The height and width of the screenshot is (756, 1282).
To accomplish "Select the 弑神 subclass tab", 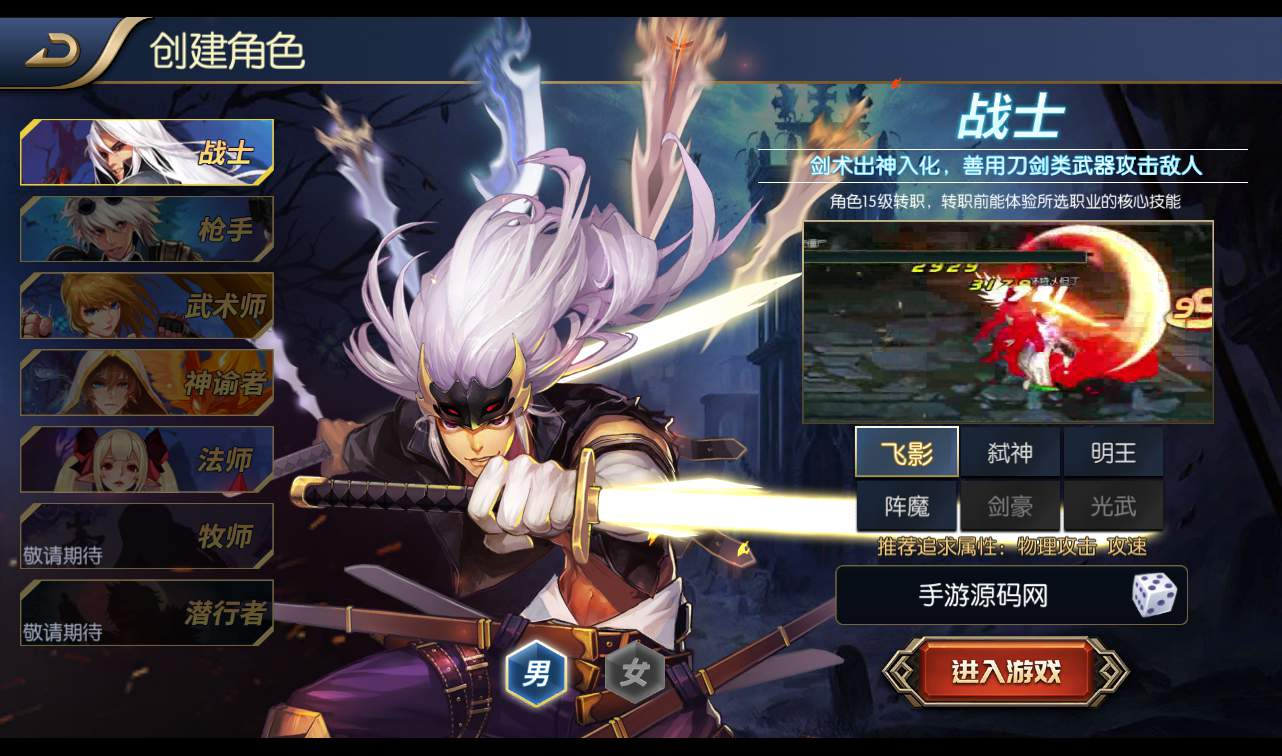I will 1011,452.
